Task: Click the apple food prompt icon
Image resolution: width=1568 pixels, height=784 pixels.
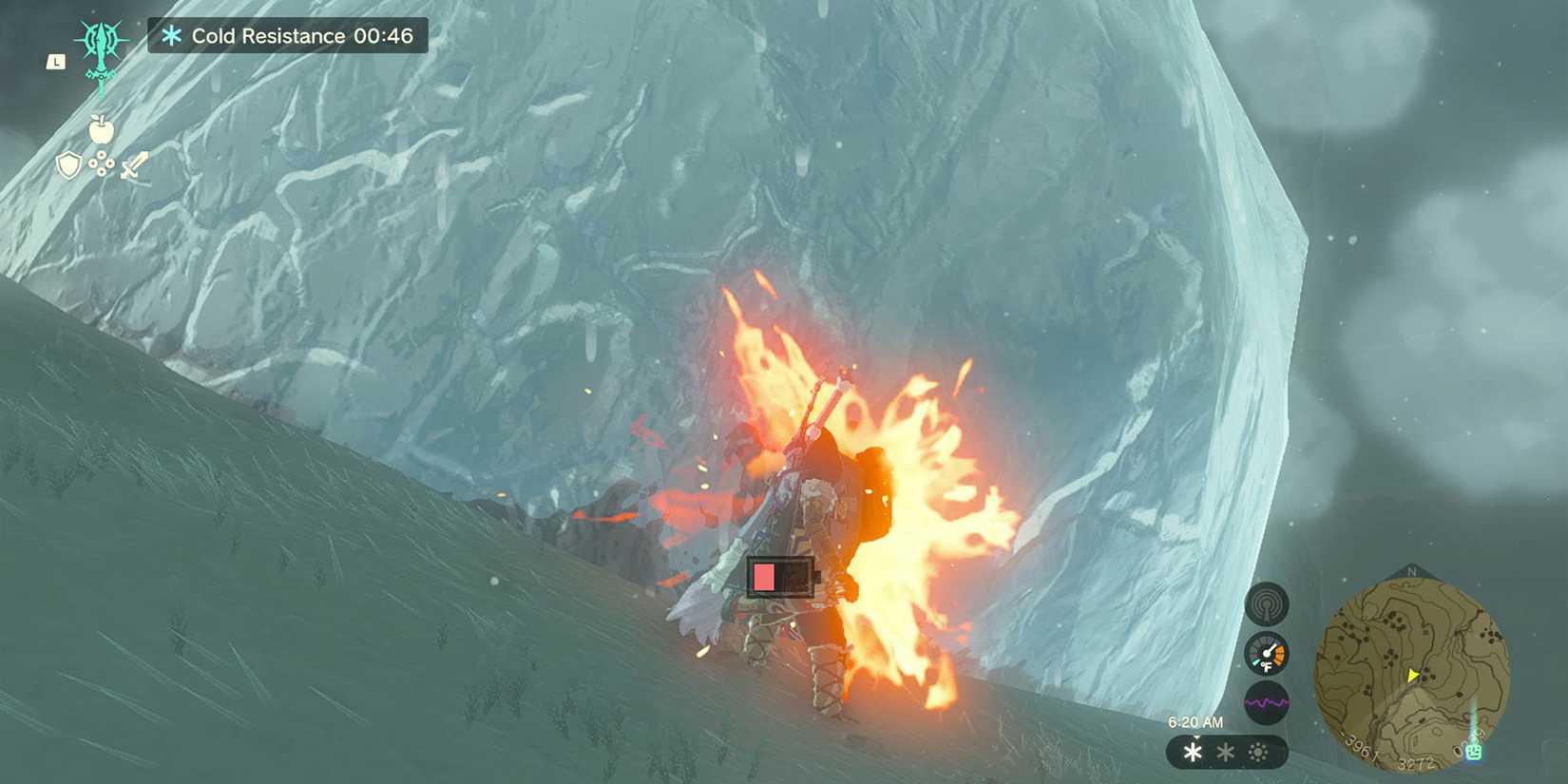Action: (x=102, y=129)
